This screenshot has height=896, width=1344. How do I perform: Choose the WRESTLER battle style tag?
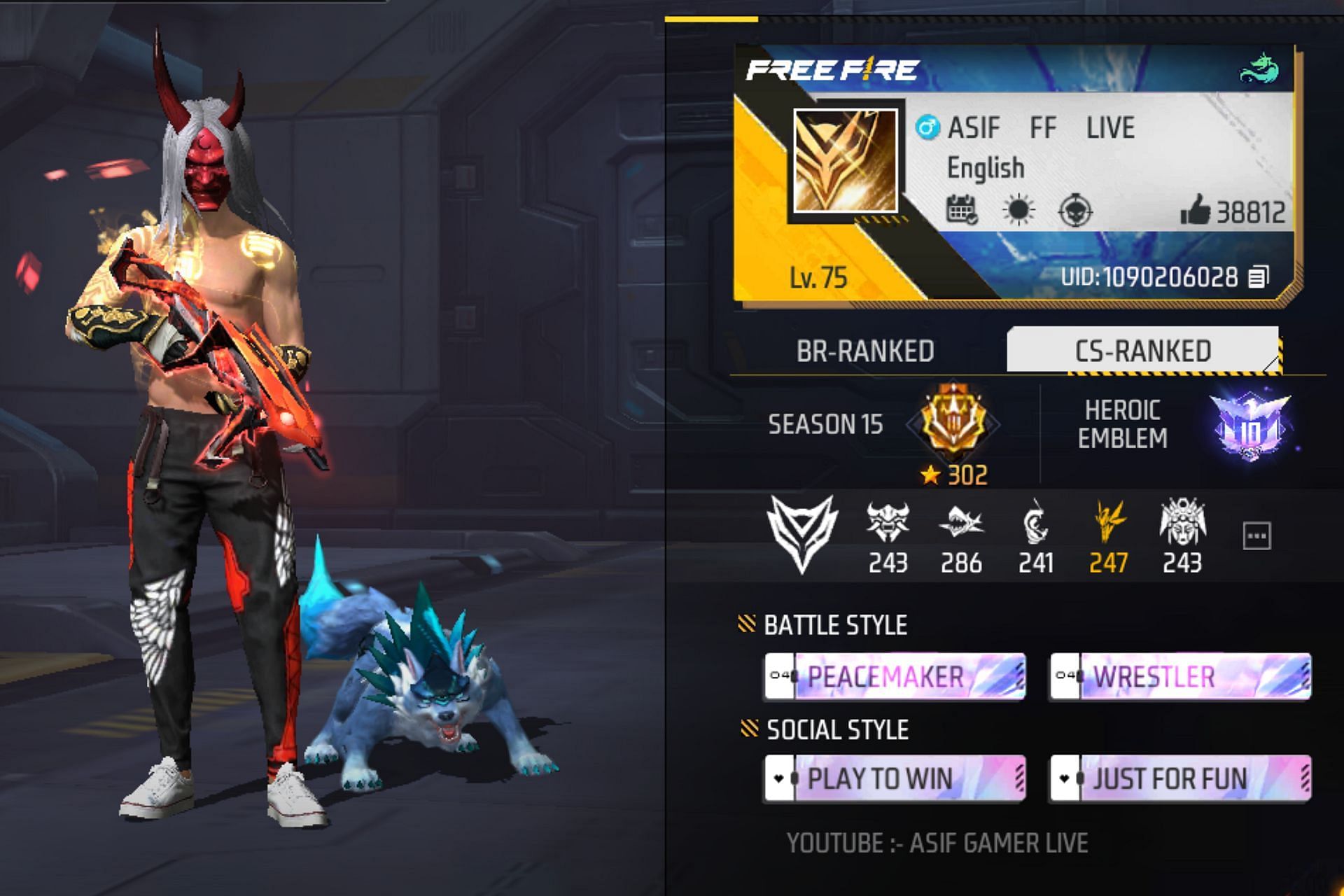click(1180, 677)
